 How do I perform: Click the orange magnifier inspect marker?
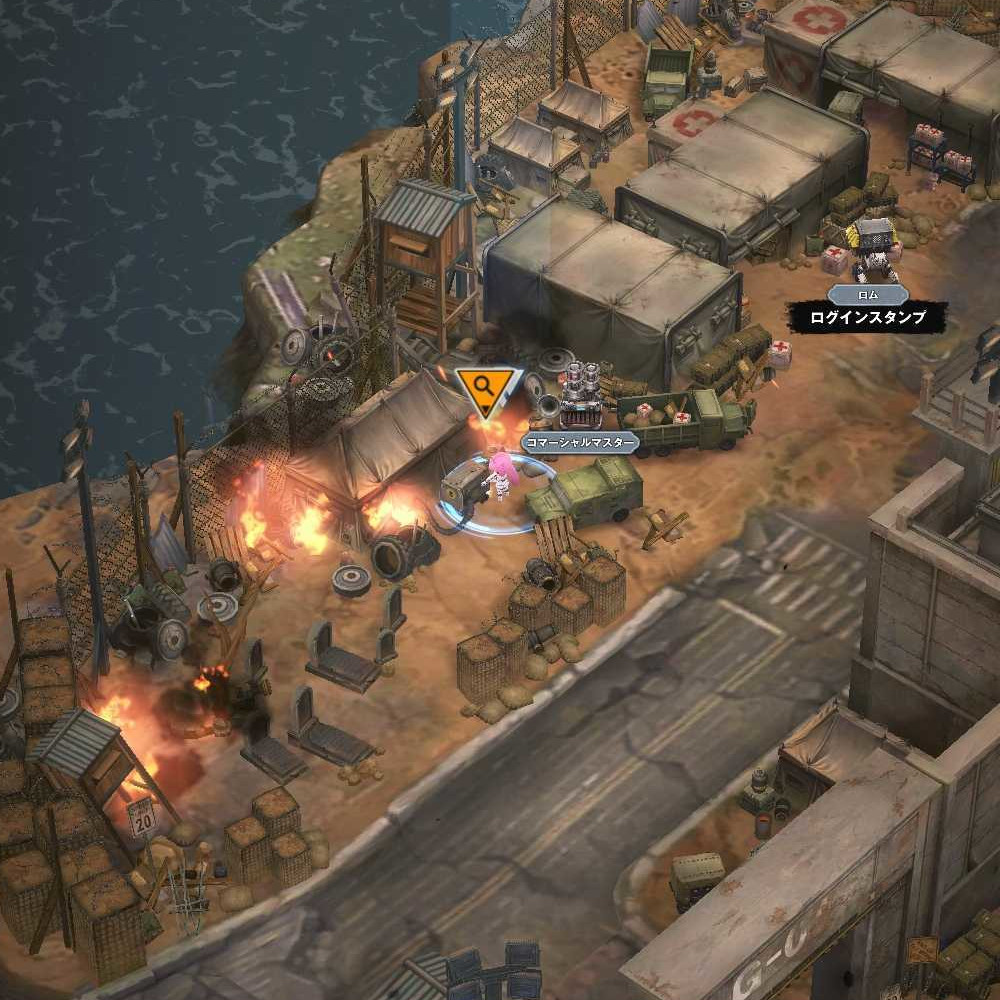485,387
